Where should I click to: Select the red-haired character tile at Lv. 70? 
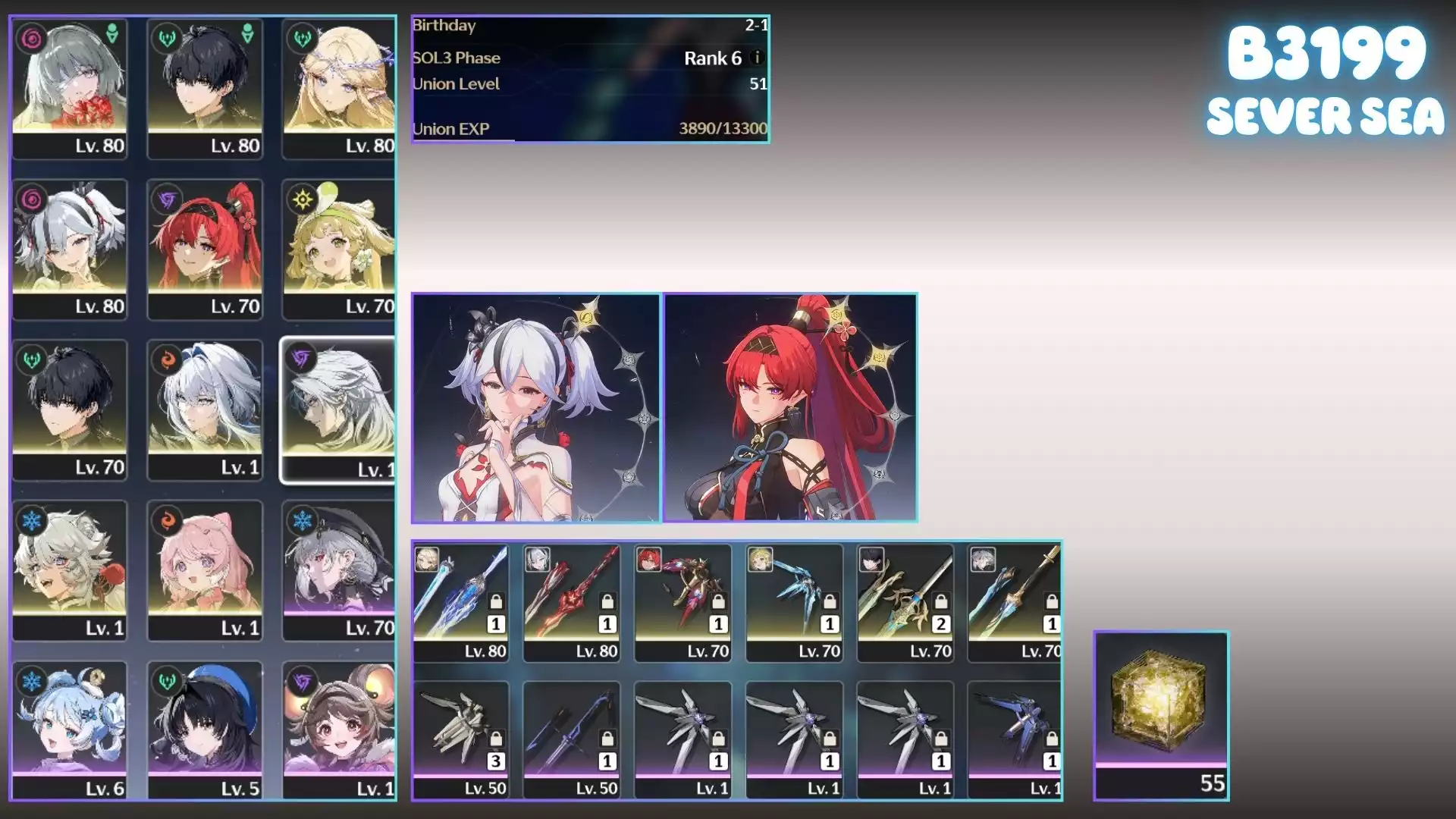(x=205, y=249)
